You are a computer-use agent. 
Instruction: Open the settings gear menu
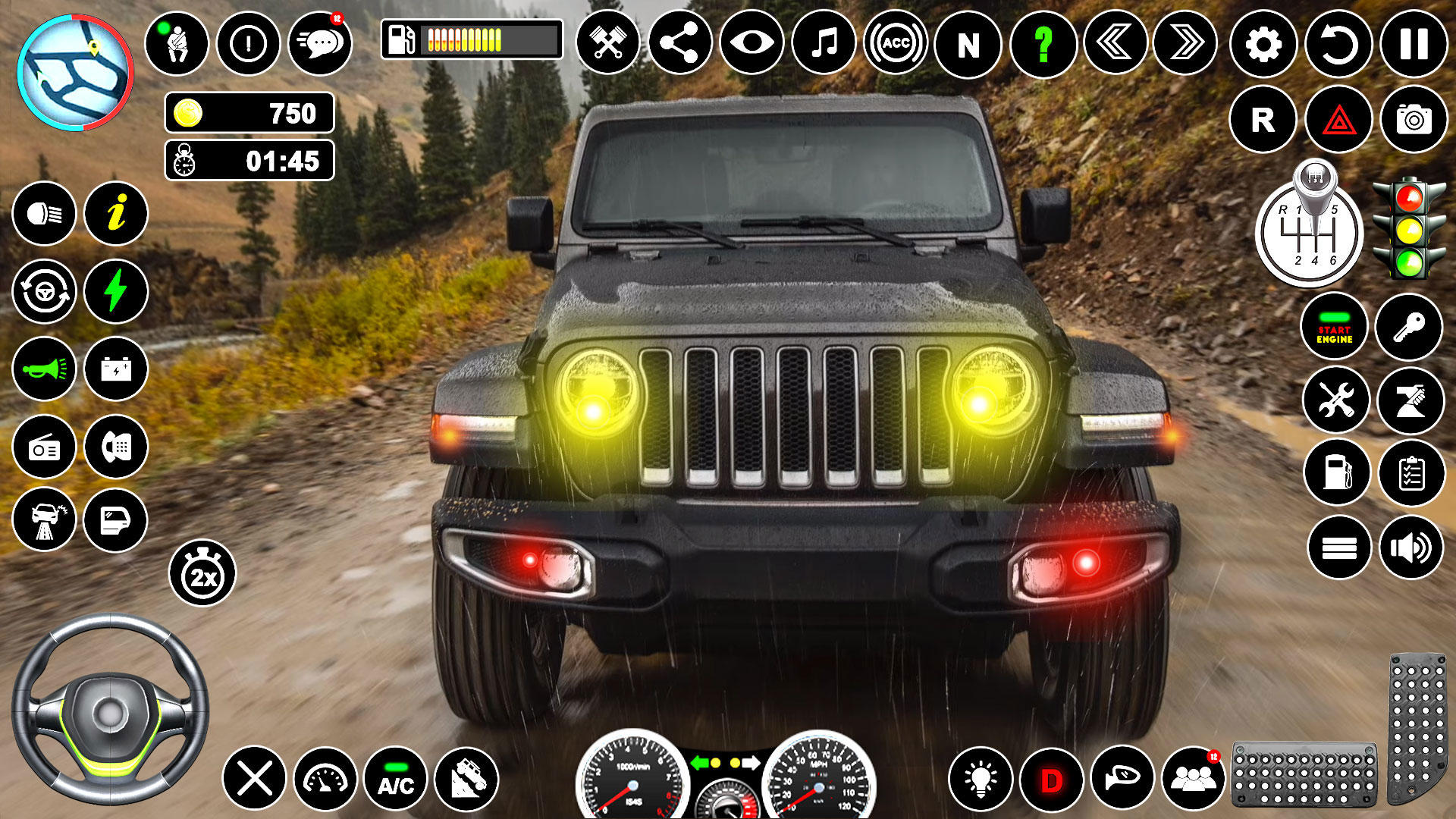[x=1263, y=45]
